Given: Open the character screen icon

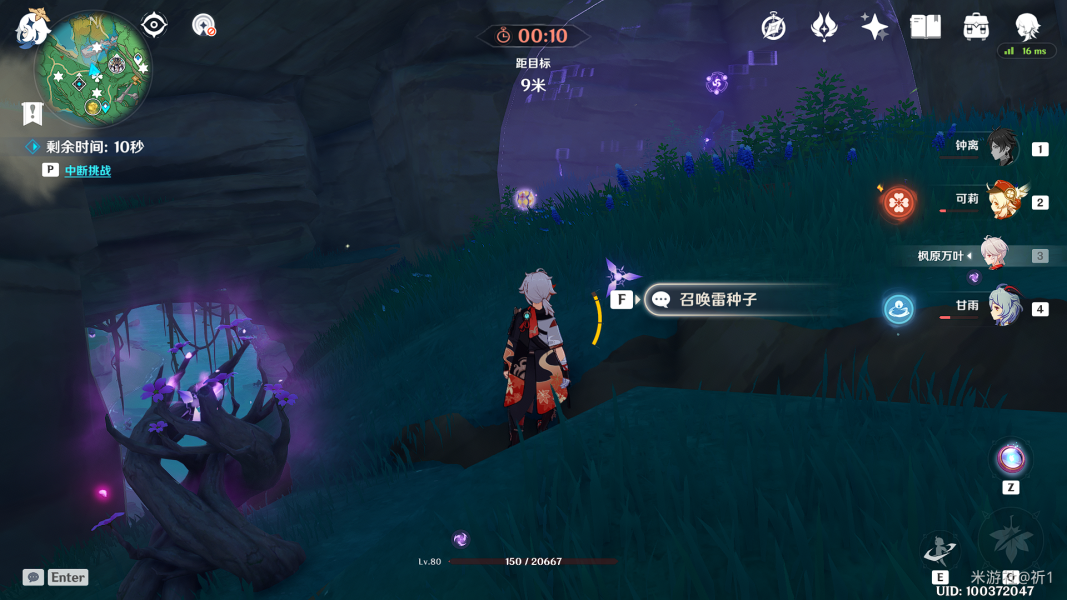Looking at the screenshot, I should pyautogui.click(x=1027, y=27).
